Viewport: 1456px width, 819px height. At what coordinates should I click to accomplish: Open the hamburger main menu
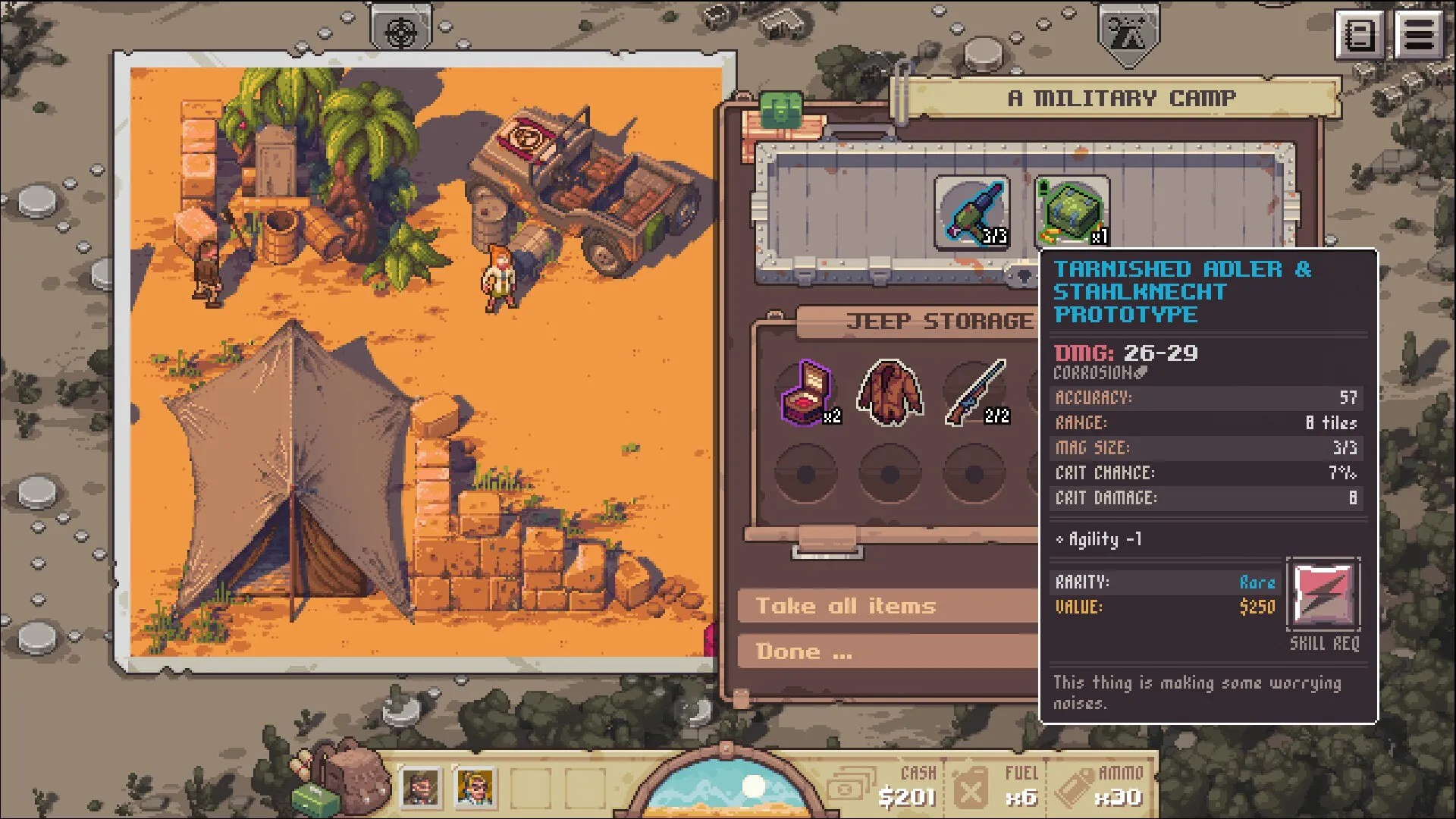click(1419, 34)
